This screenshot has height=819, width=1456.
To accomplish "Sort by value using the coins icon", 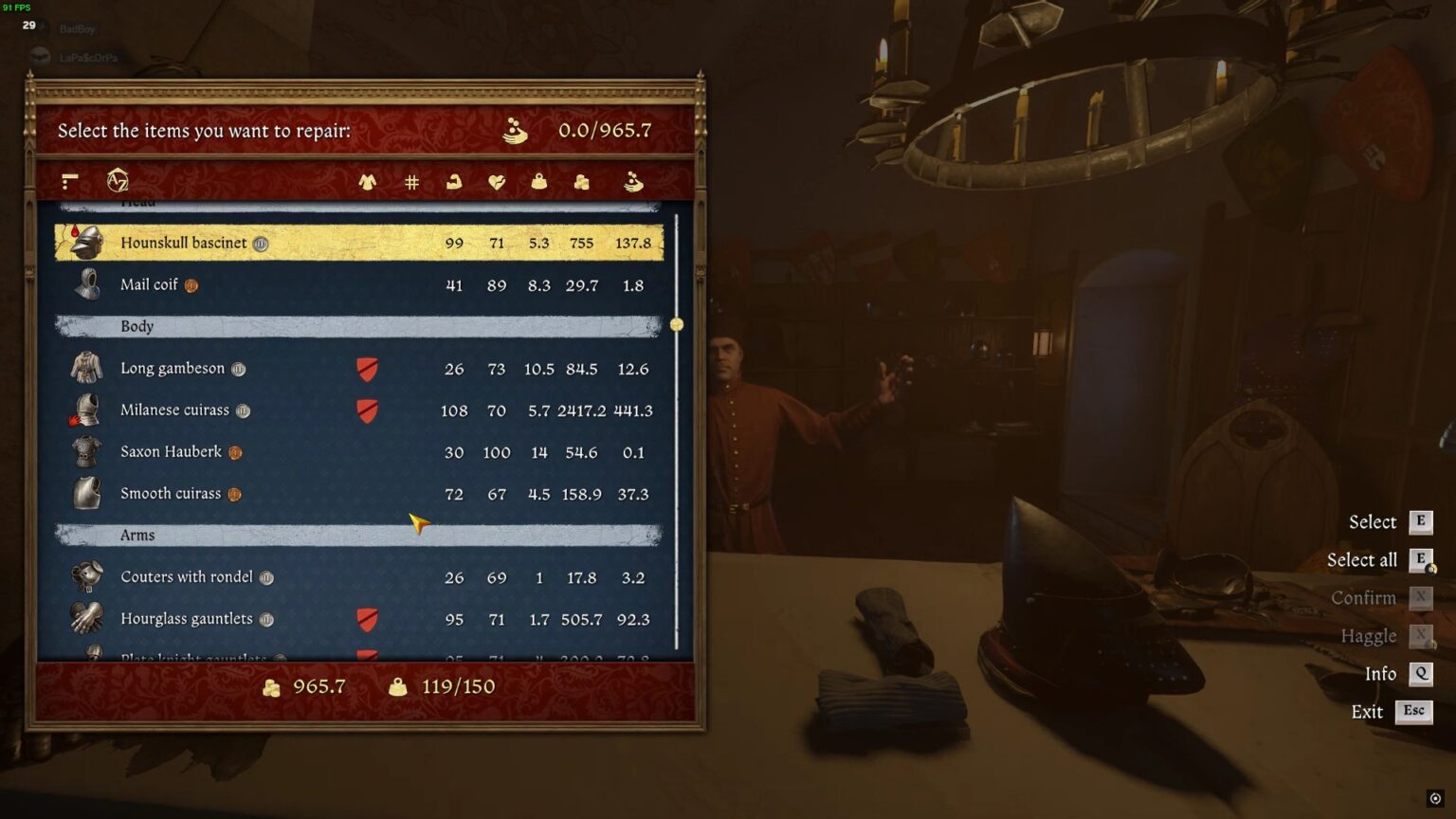I will click(581, 182).
